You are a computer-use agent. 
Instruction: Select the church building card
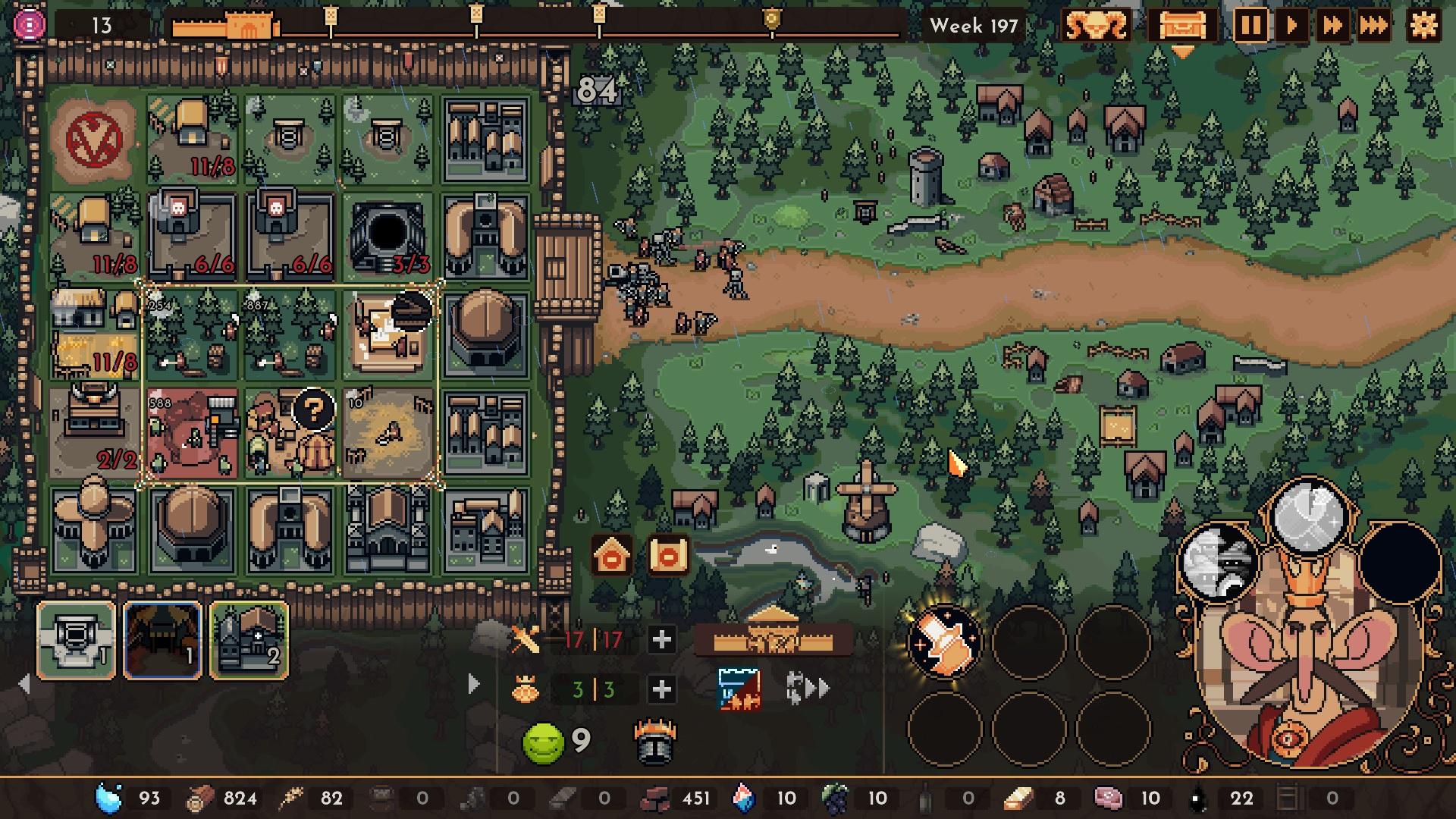pos(249,641)
